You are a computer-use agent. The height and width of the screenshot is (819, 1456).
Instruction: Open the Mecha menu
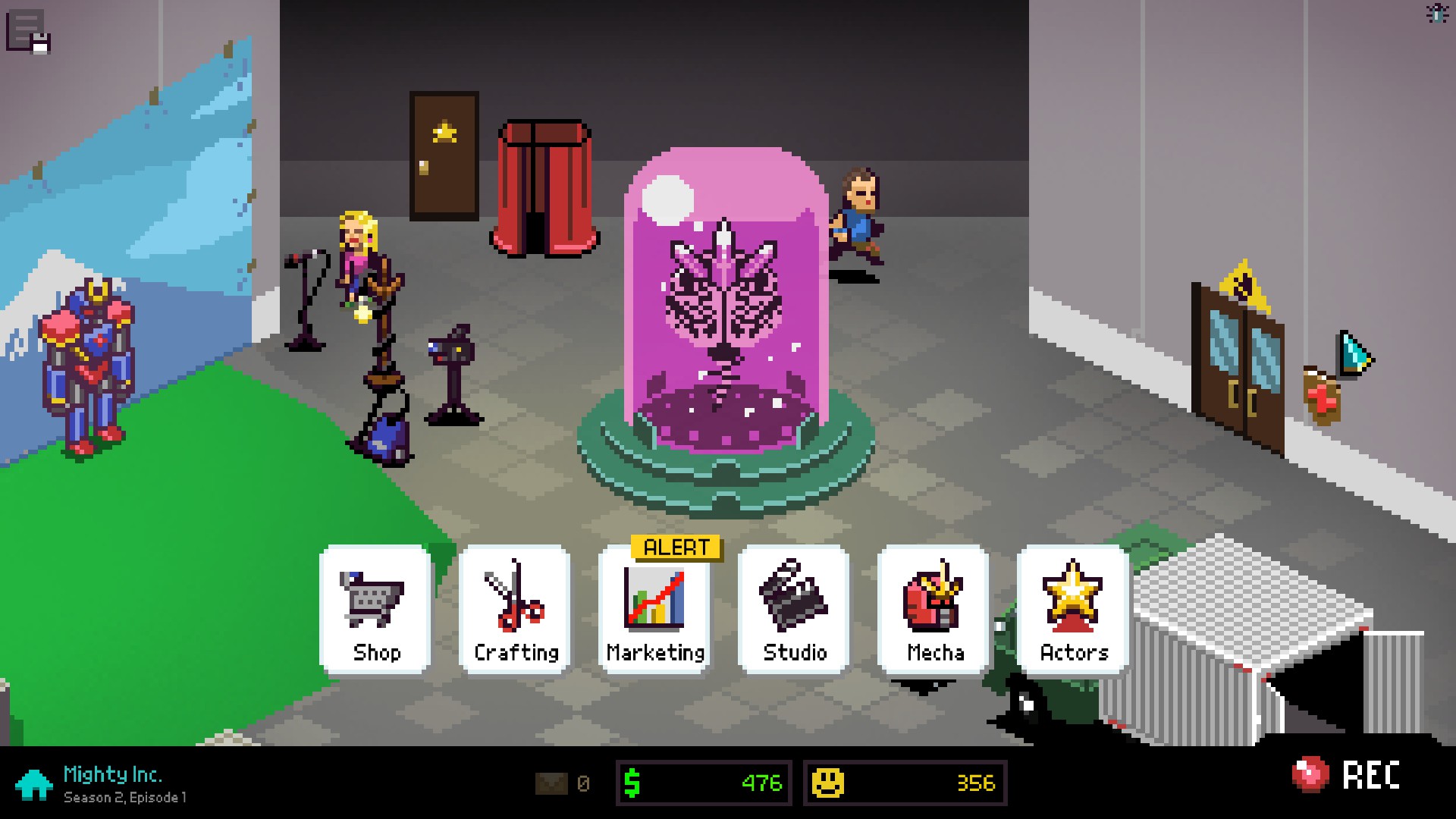(934, 609)
